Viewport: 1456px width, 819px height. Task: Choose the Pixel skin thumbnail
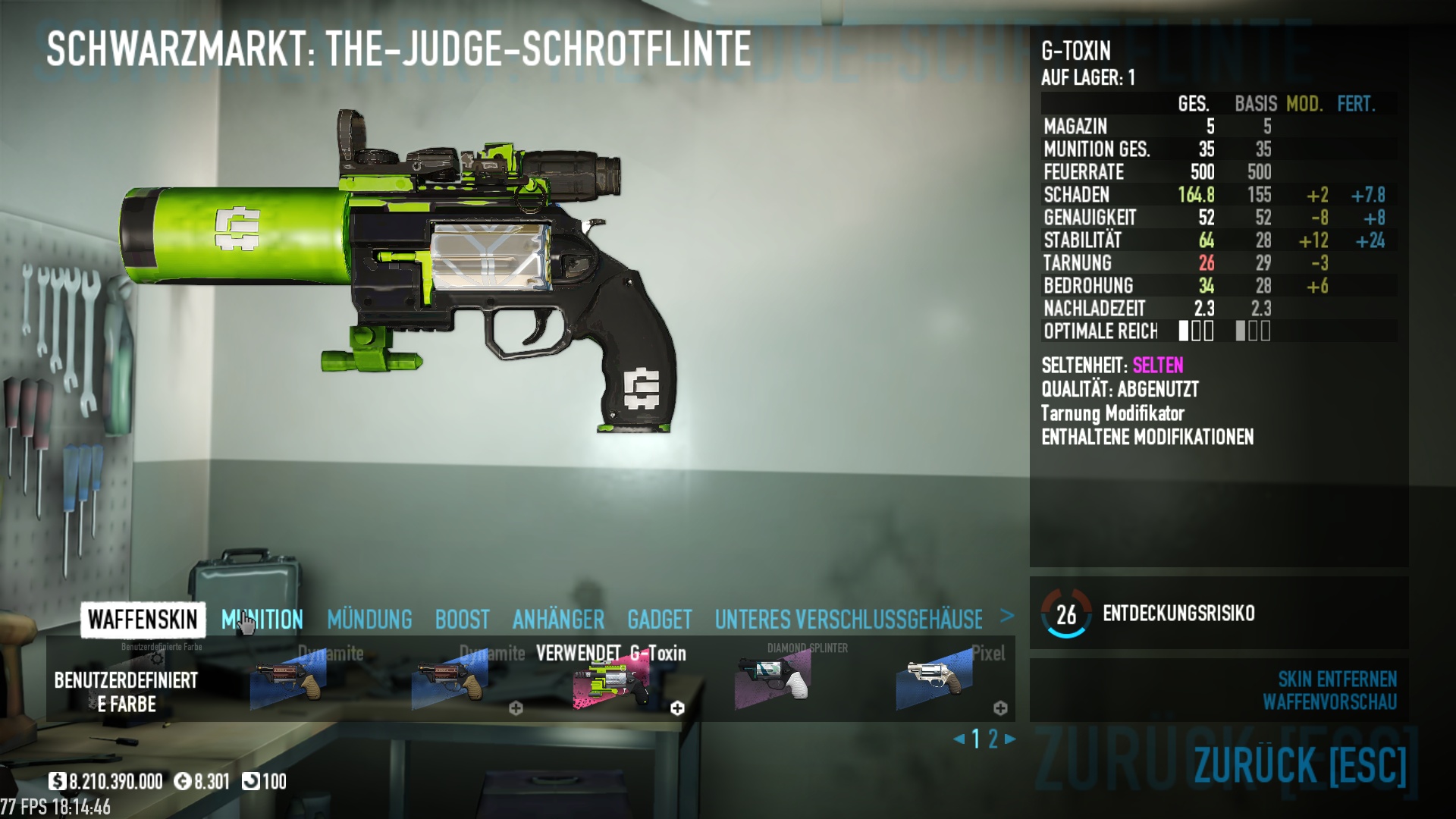934,680
